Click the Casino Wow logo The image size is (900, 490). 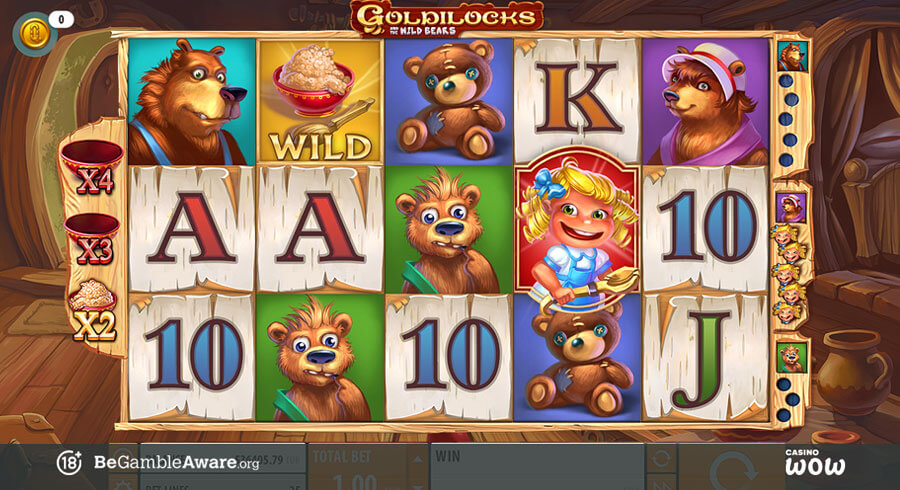814,462
